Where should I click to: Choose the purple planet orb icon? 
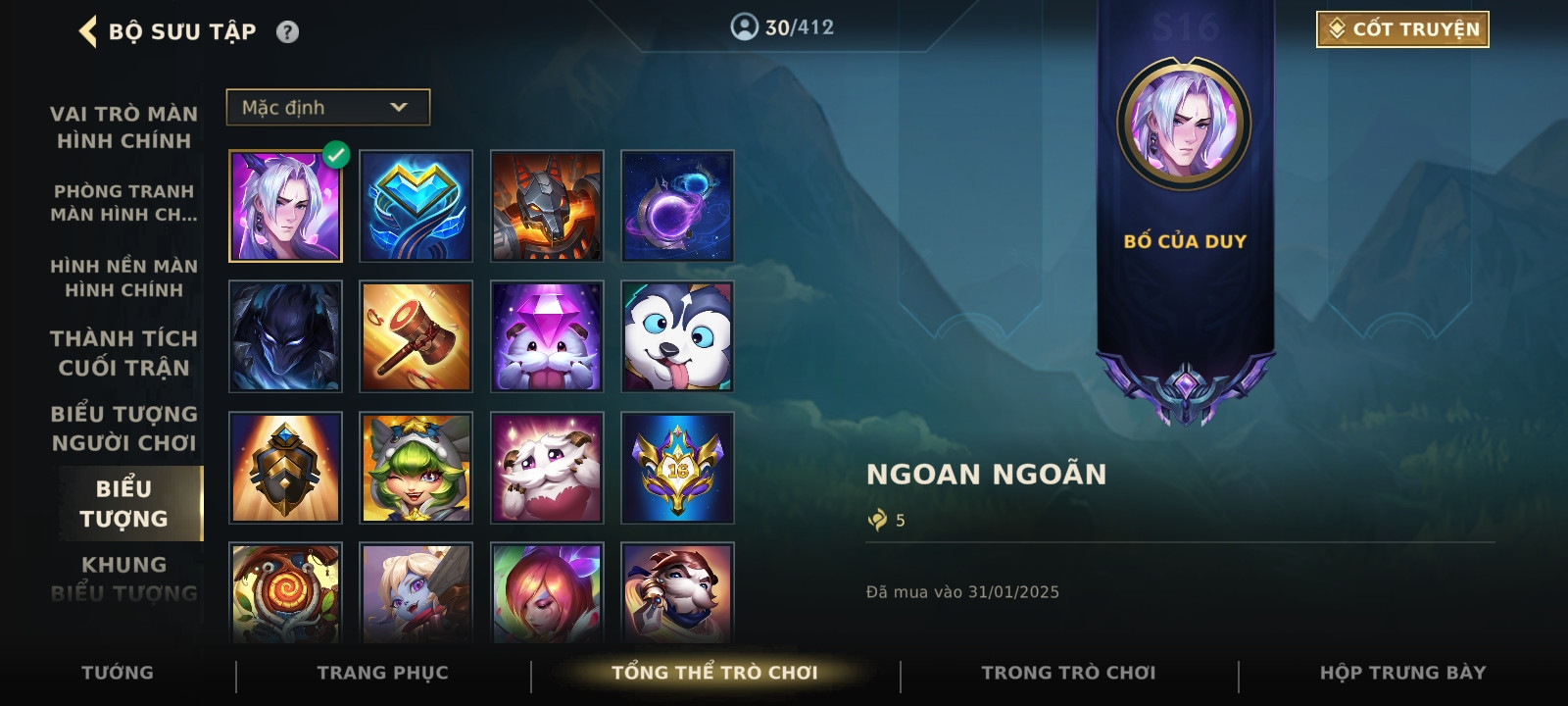[x=677, y=206]
